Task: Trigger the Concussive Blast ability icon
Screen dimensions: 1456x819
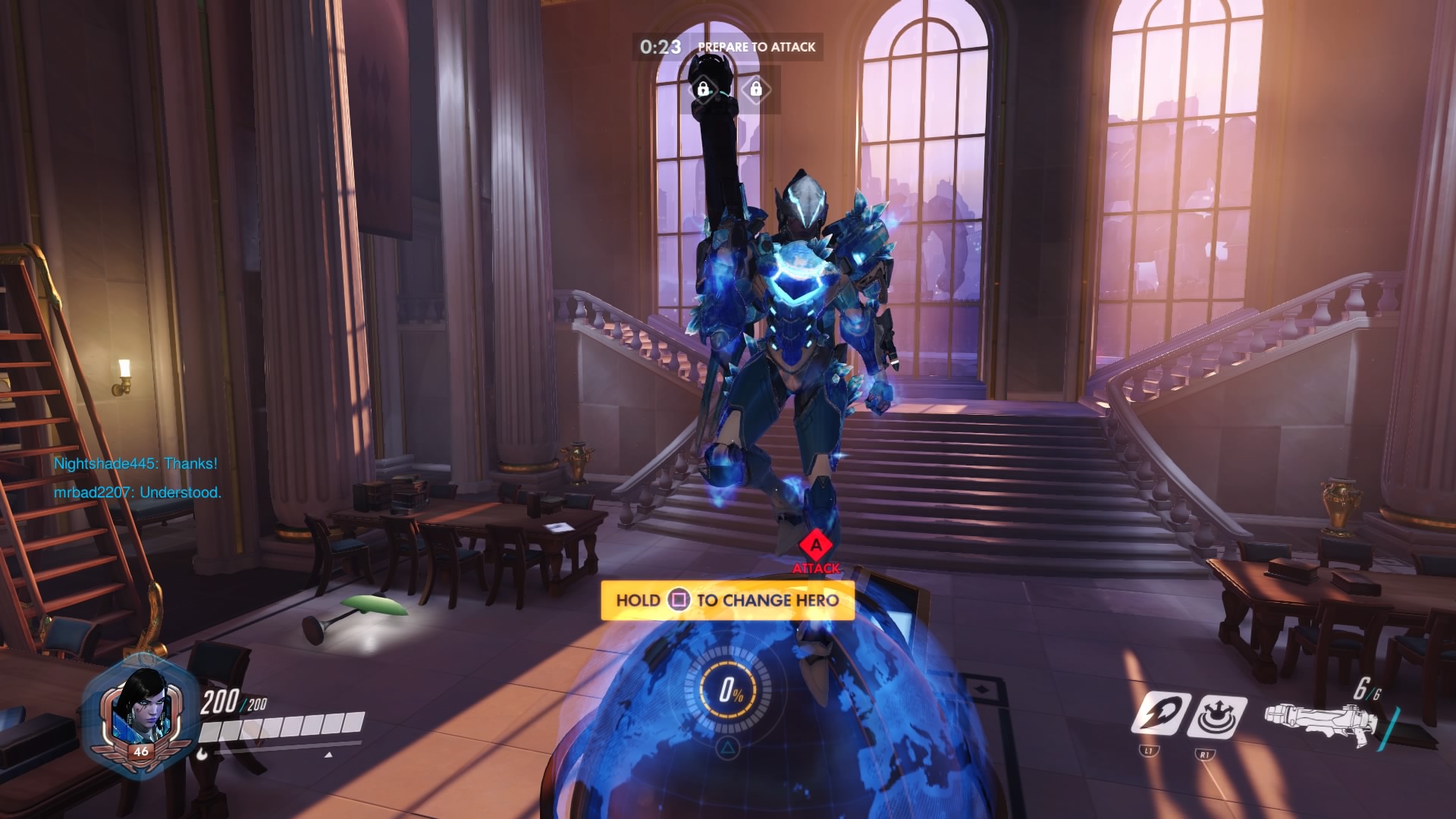Action: click(x=1216, y=715)
